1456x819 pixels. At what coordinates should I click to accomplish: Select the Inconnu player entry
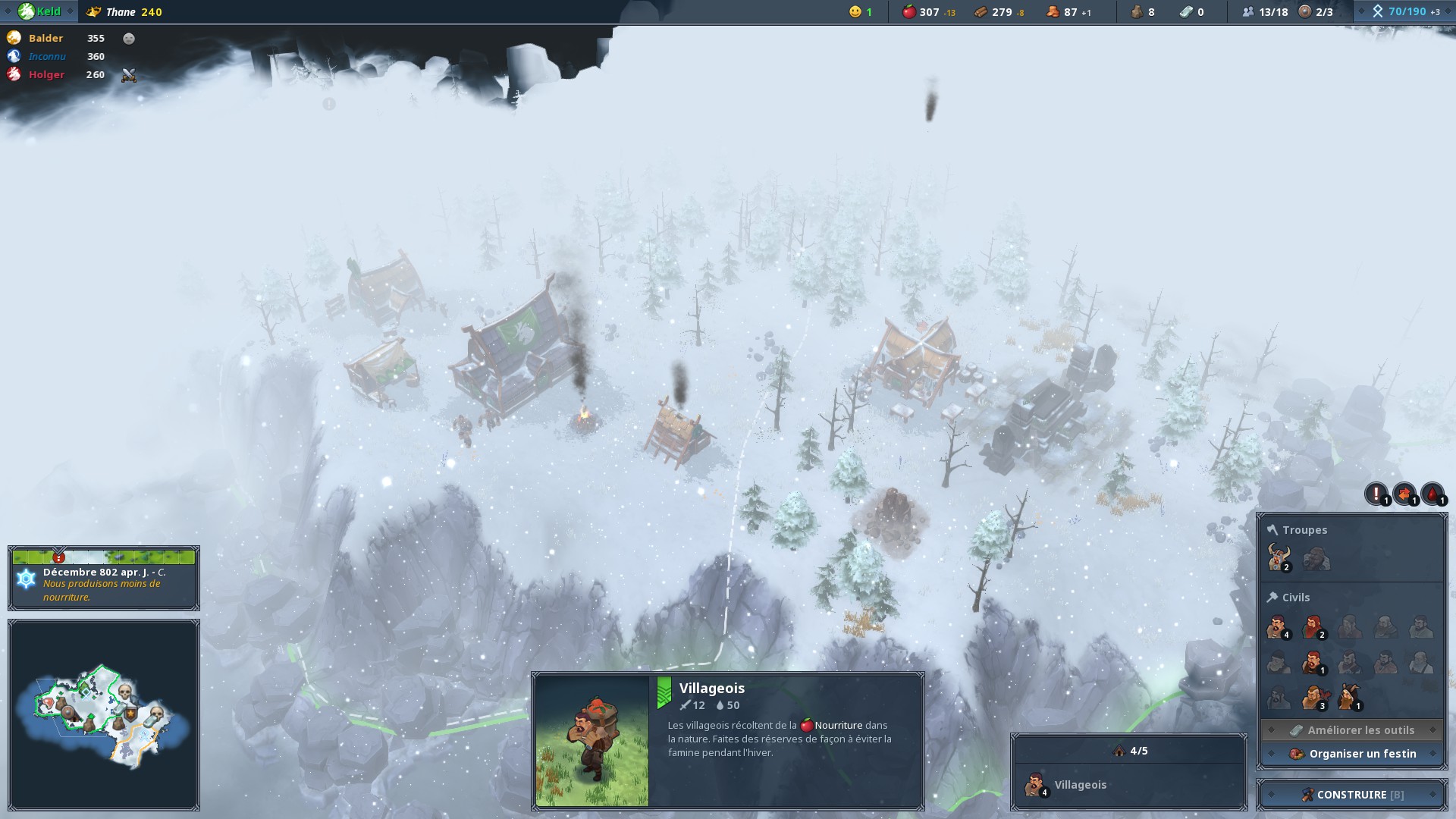click(x=47, y=56)
